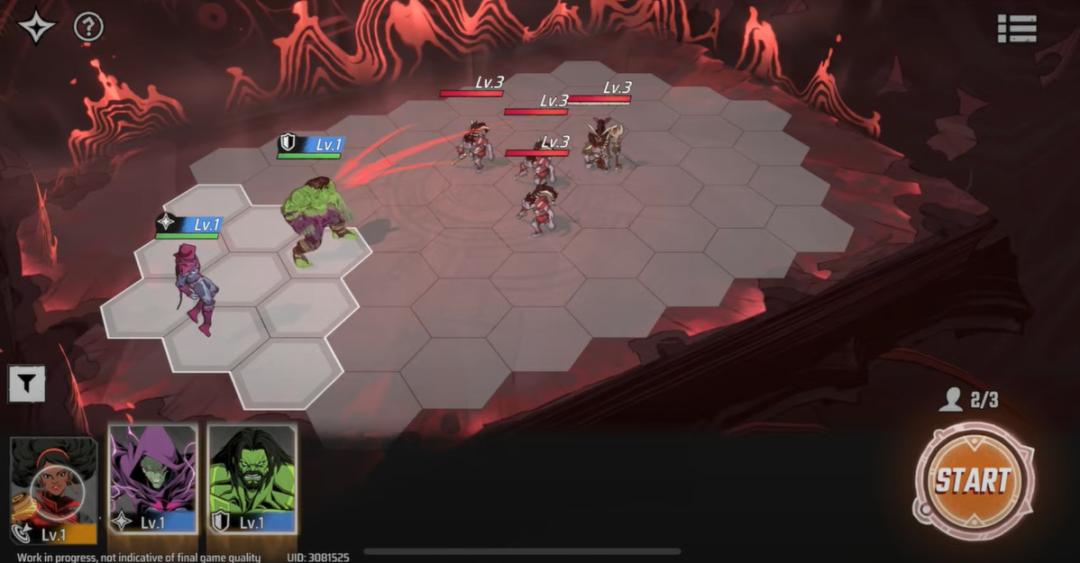Start the battle with the START button
1080x563 pixels.
point(973,482)
